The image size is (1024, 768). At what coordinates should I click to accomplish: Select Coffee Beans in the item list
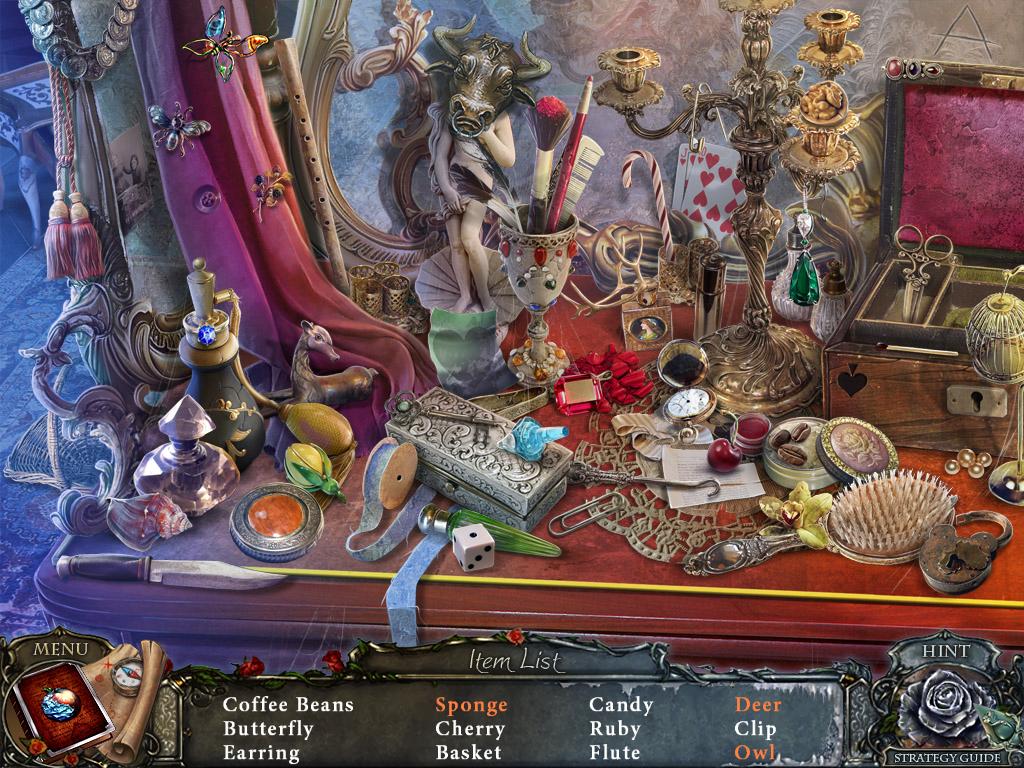pos(288,705)
